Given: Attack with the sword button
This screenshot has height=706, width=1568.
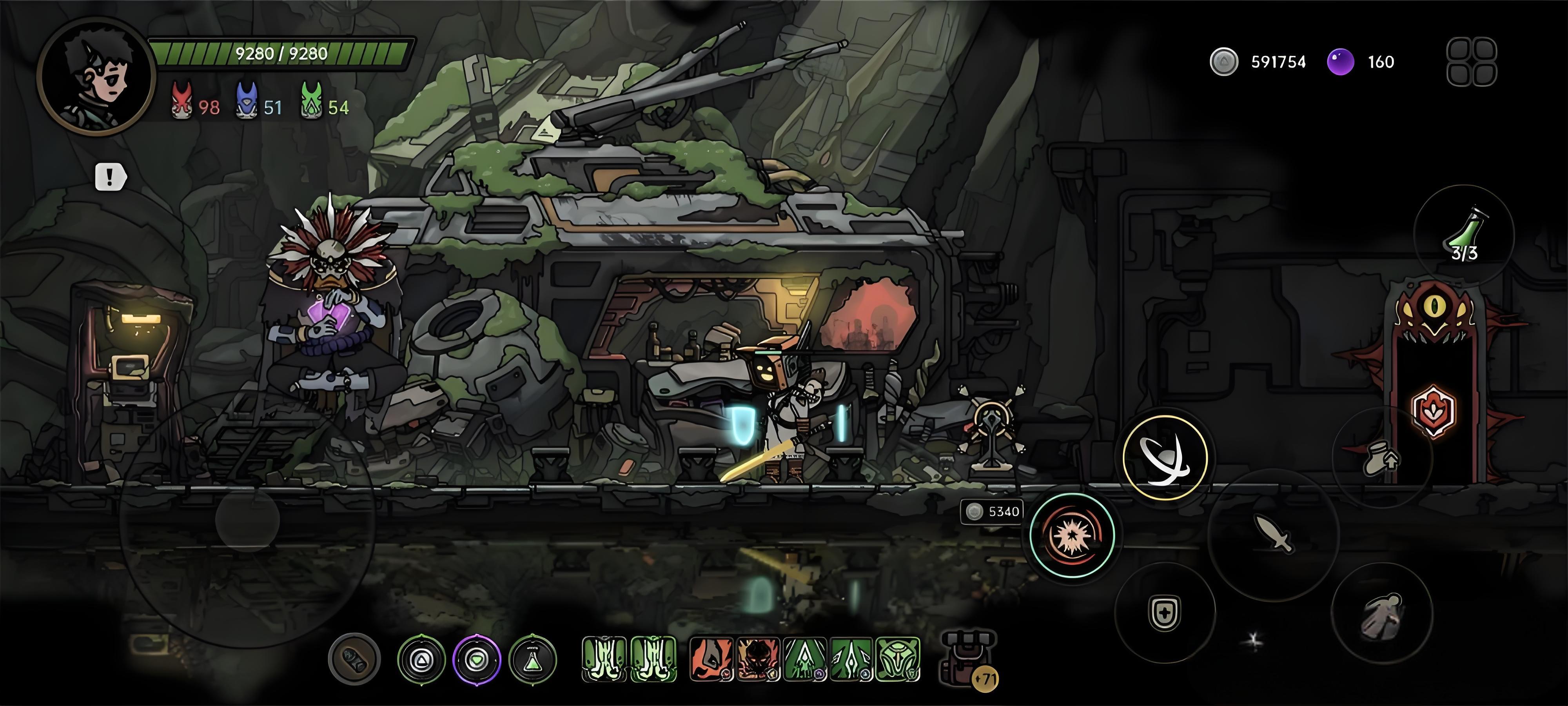Looking at the screenshot, I should pos(1273,534).
